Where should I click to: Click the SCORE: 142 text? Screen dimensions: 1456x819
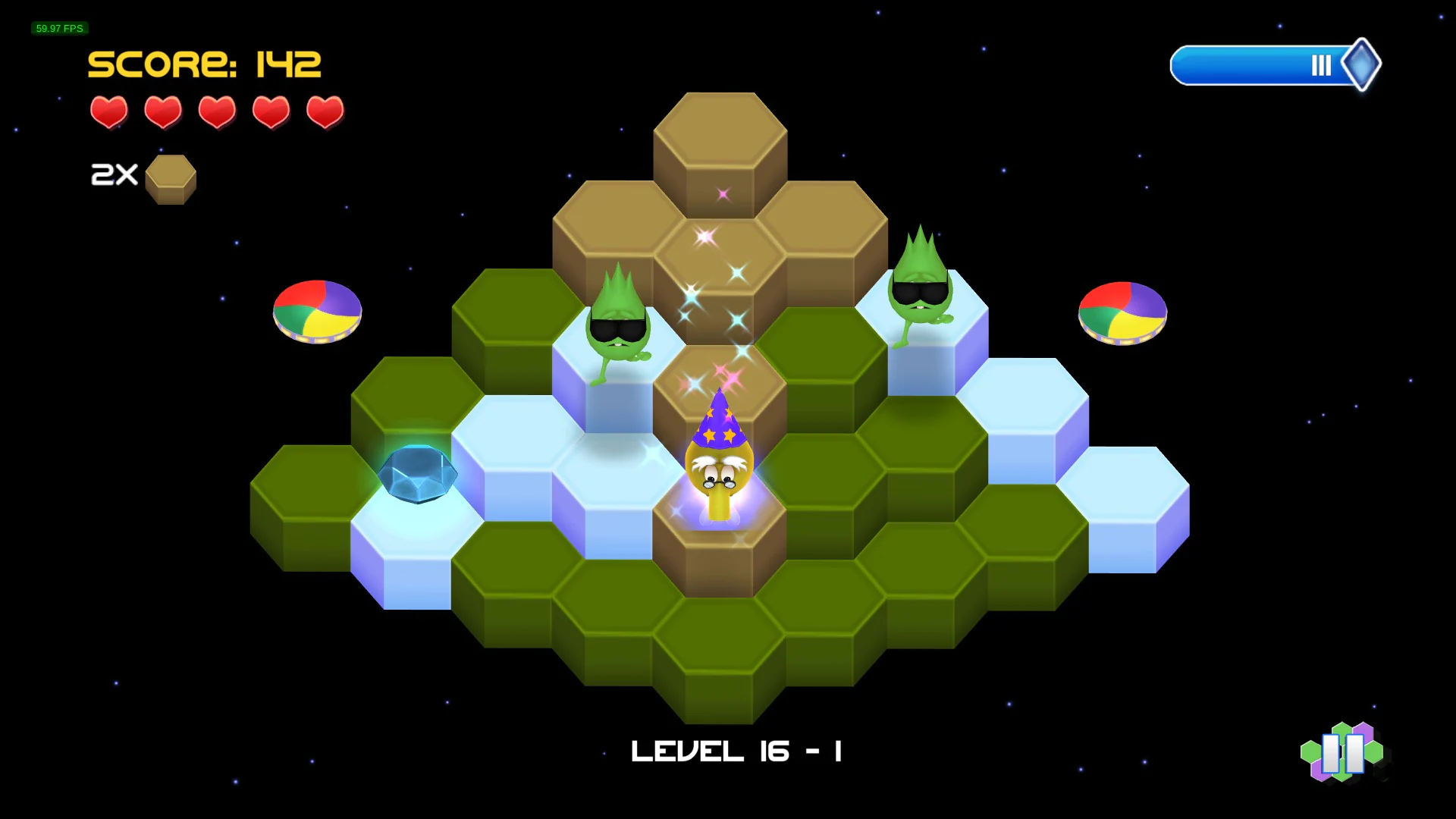pos(205,64)
